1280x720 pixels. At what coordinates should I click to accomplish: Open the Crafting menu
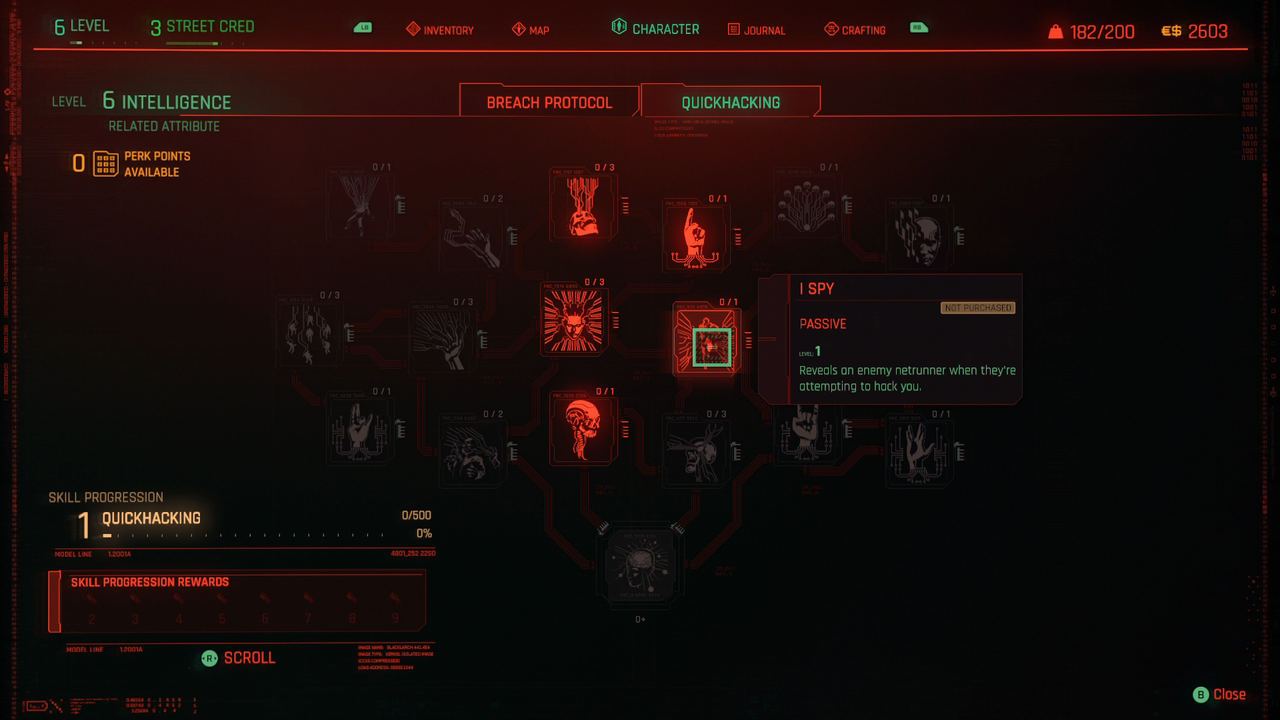point(855,30)
